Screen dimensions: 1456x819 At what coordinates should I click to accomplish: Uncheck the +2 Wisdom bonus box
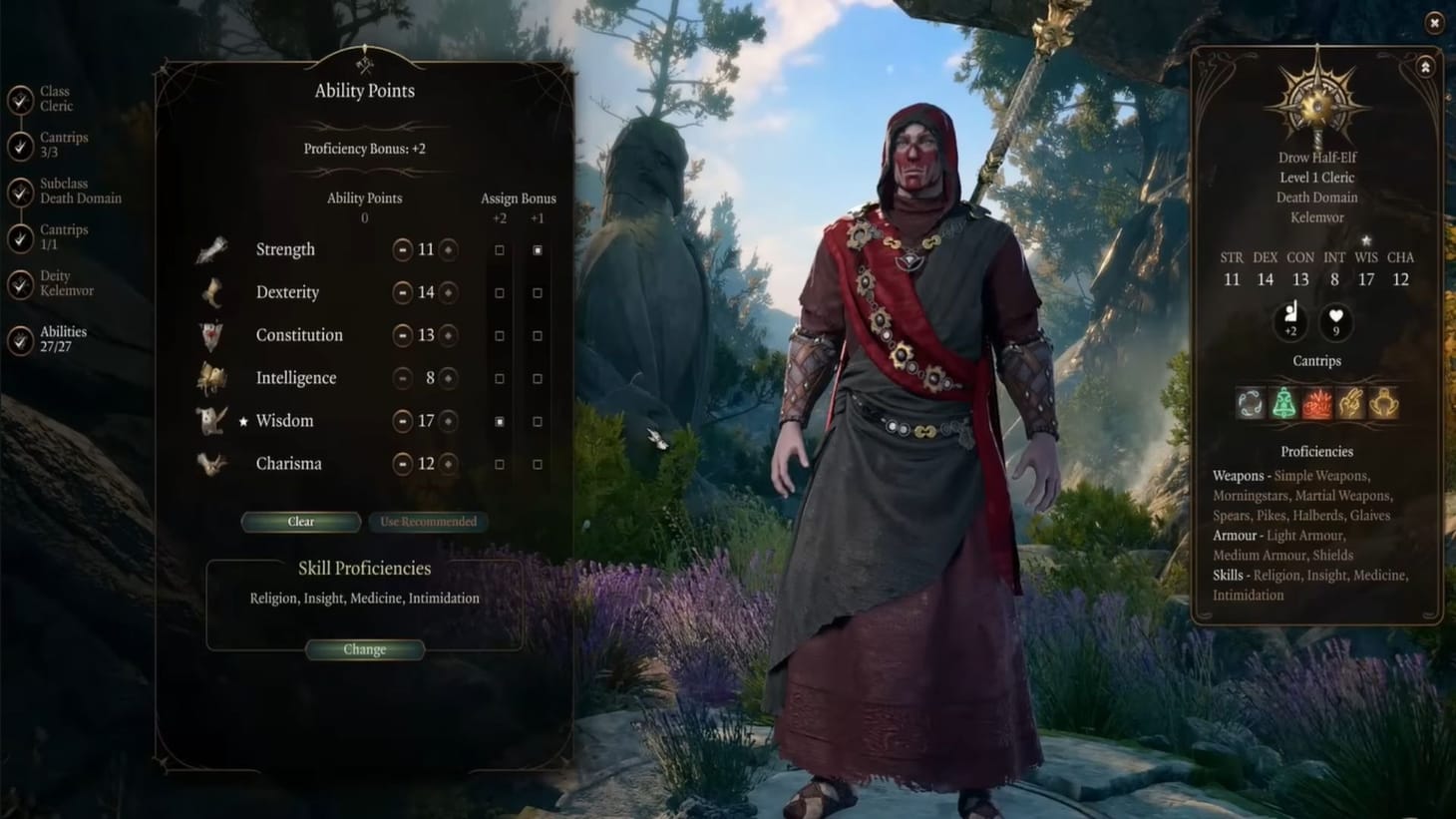pos(500,420)
